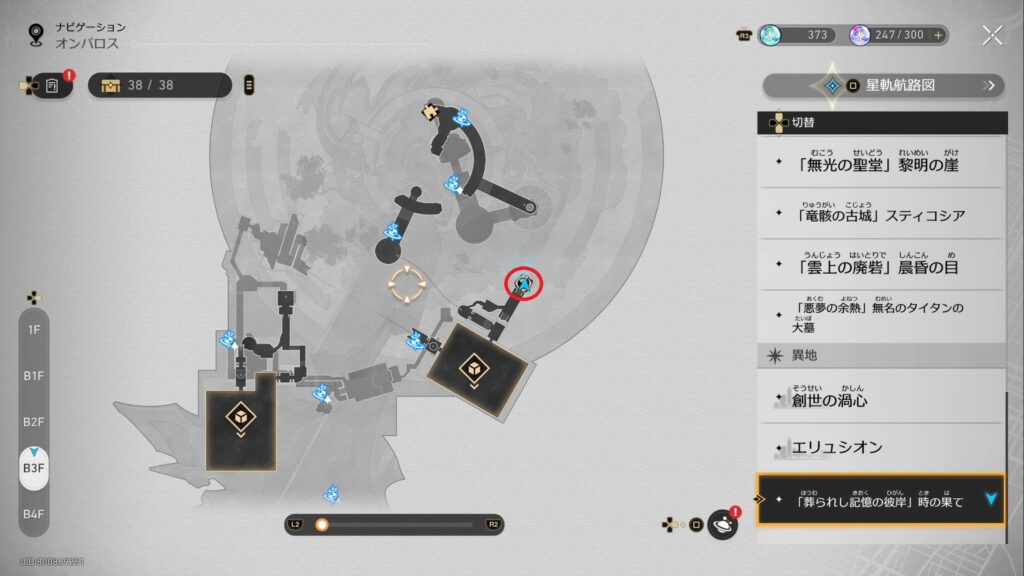Select the highlighted 時の果て entry

pyautogui.click(x=880, y=500)
